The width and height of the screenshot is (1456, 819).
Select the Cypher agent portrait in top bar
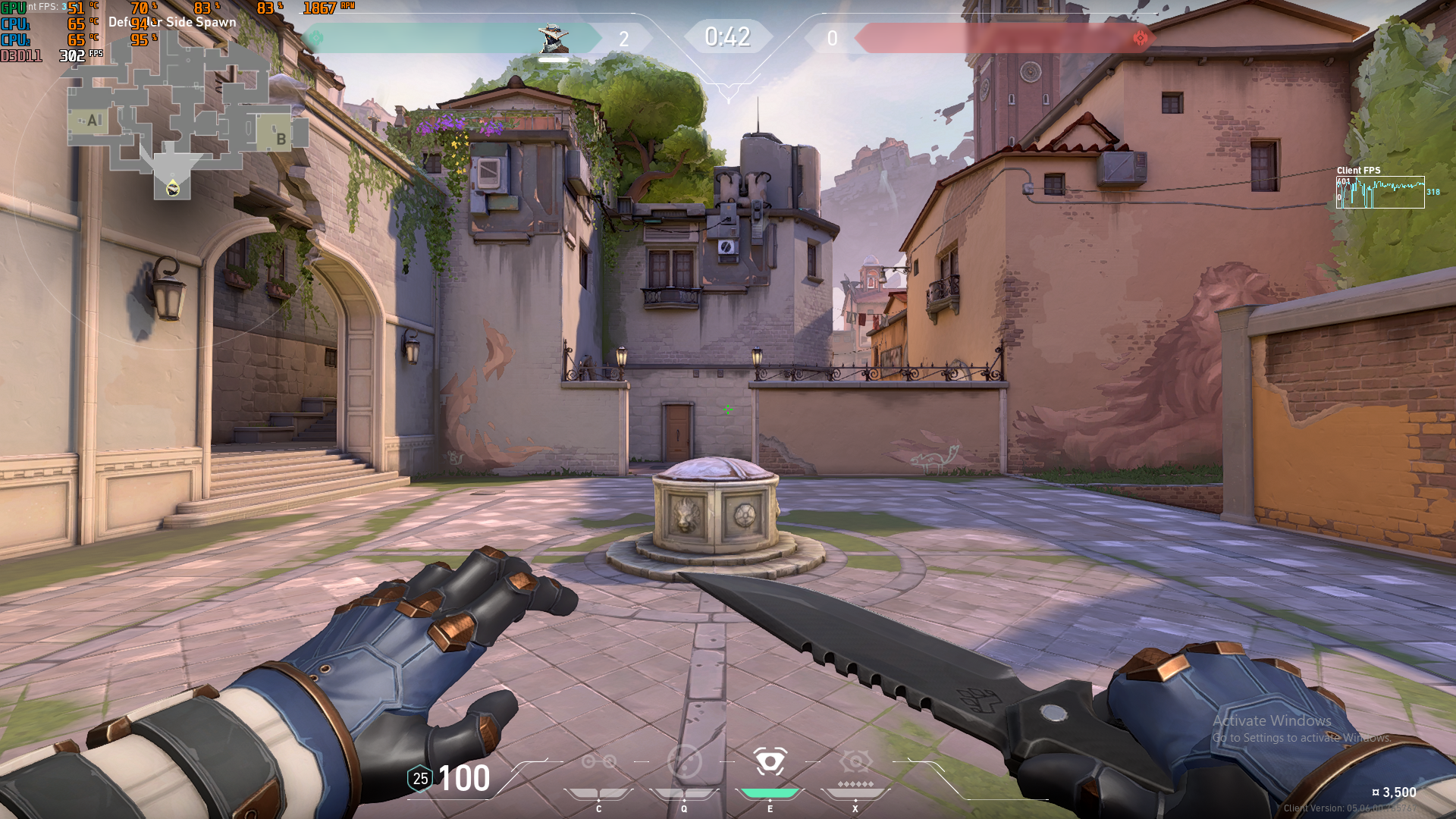pyautogui.click(x=553, y=38)
